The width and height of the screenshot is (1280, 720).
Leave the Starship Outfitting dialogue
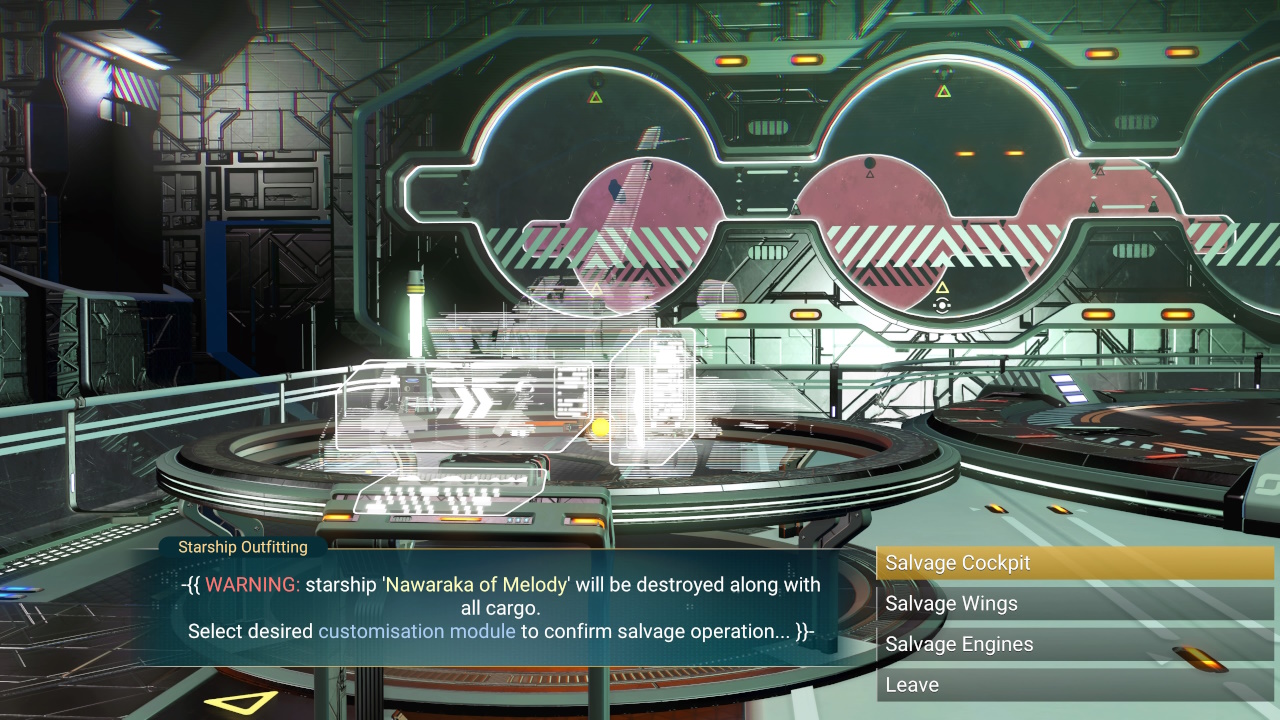(1075, 685)
